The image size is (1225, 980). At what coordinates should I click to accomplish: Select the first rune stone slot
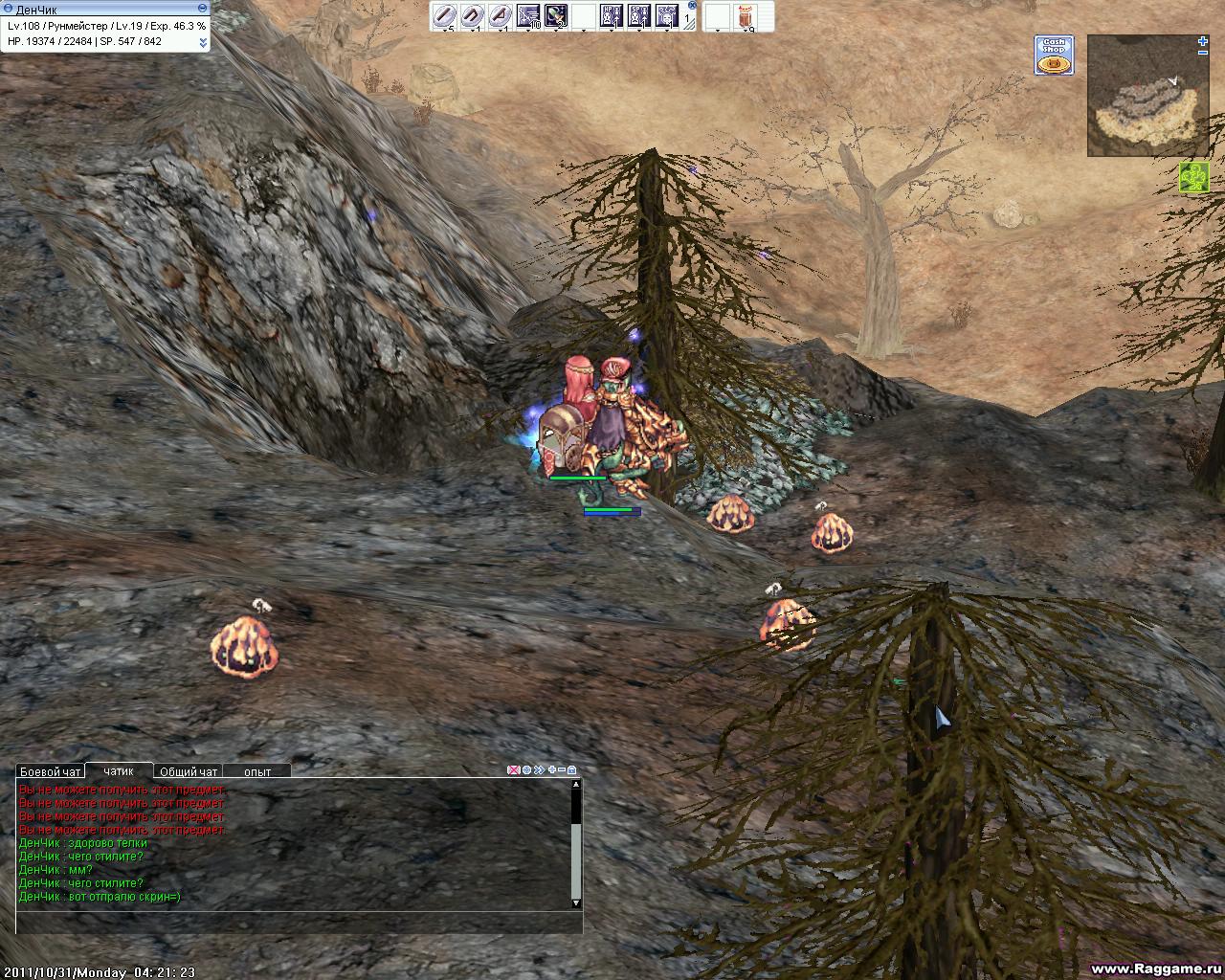click(x=444, y=15)
